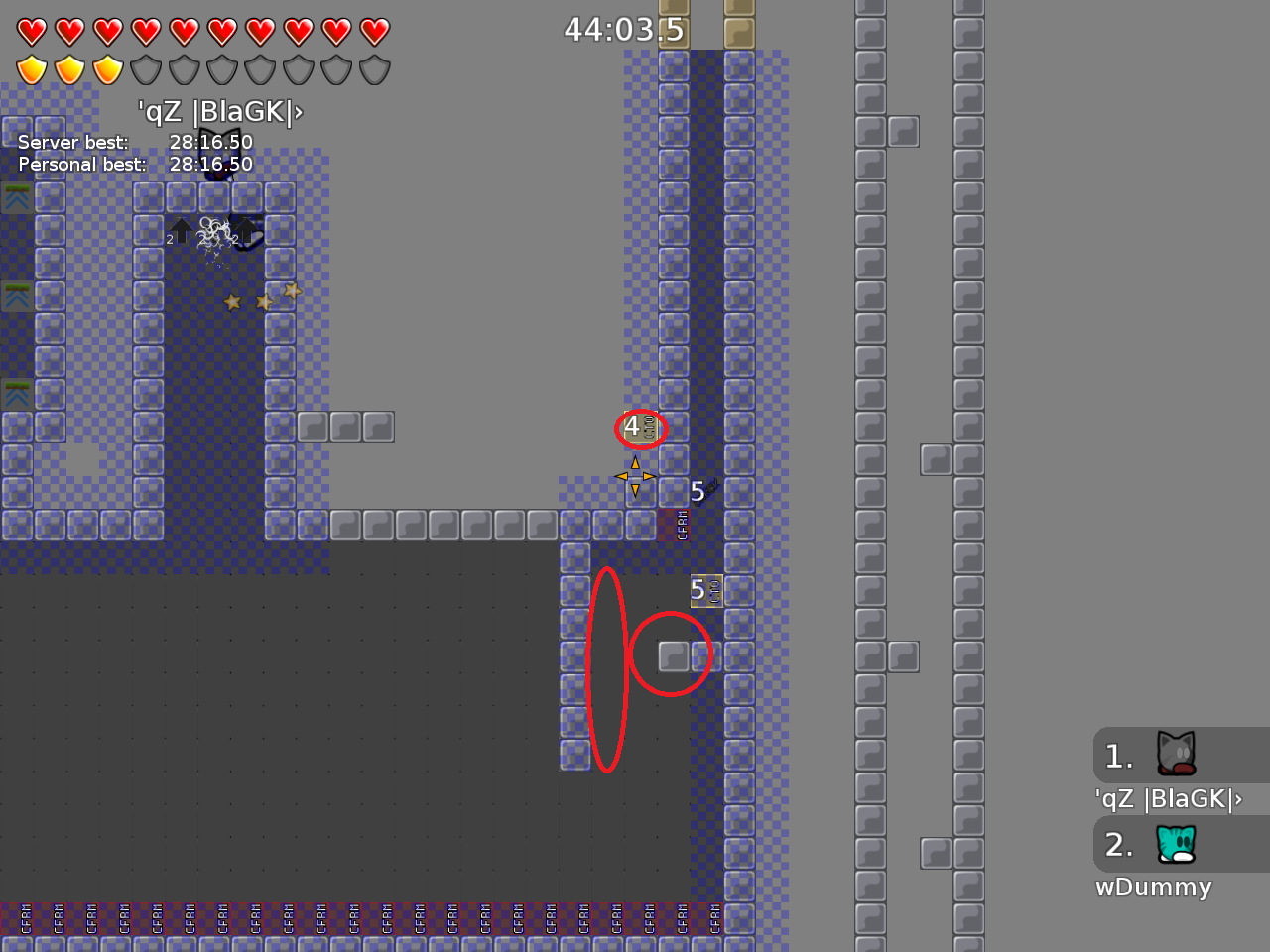Select wDummy's name in the scoreboard
Screen dimensions: 1270x952
(1154, 888)
